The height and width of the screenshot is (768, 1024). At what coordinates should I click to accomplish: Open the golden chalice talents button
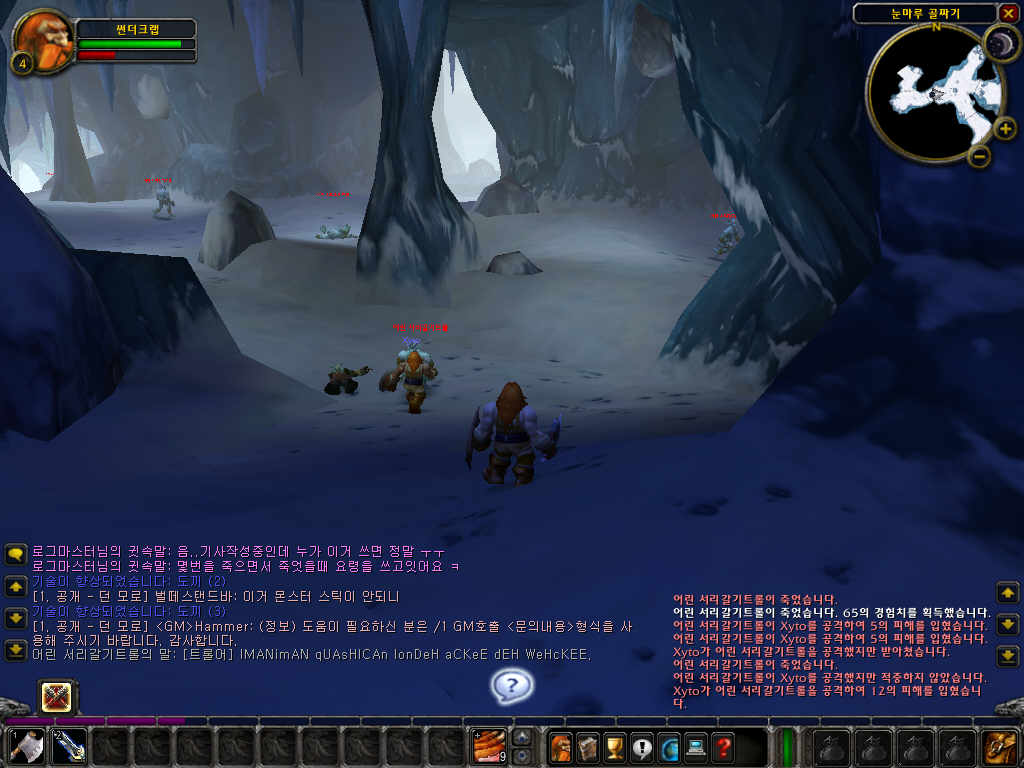click(x=615, y=746)
